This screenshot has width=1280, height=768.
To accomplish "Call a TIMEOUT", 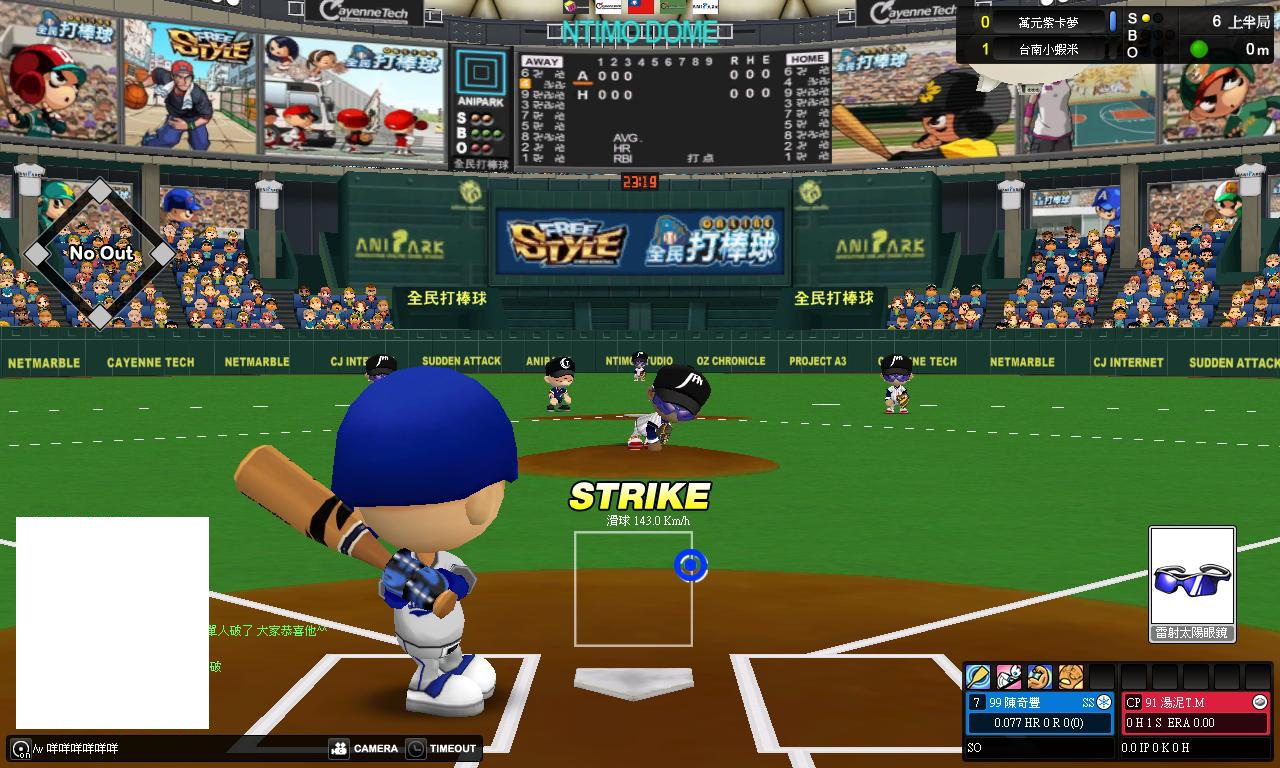I will [442, 748].
